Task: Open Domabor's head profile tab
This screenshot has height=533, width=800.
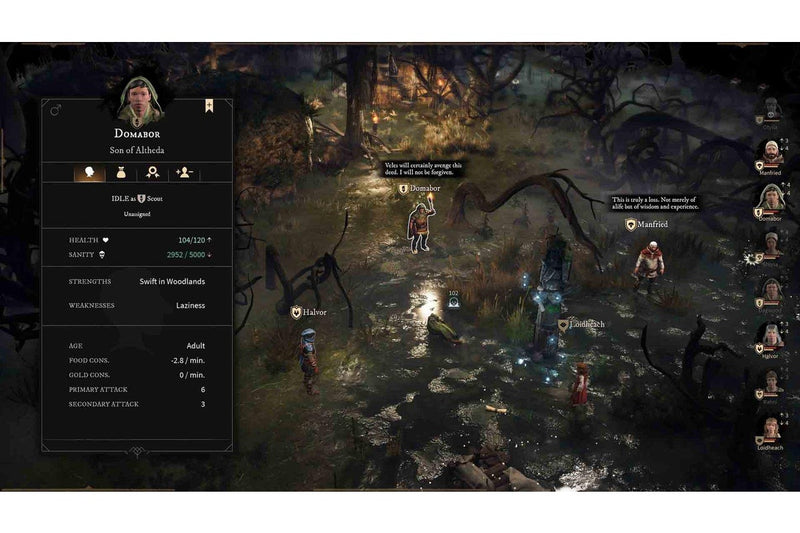Action: 90,172
